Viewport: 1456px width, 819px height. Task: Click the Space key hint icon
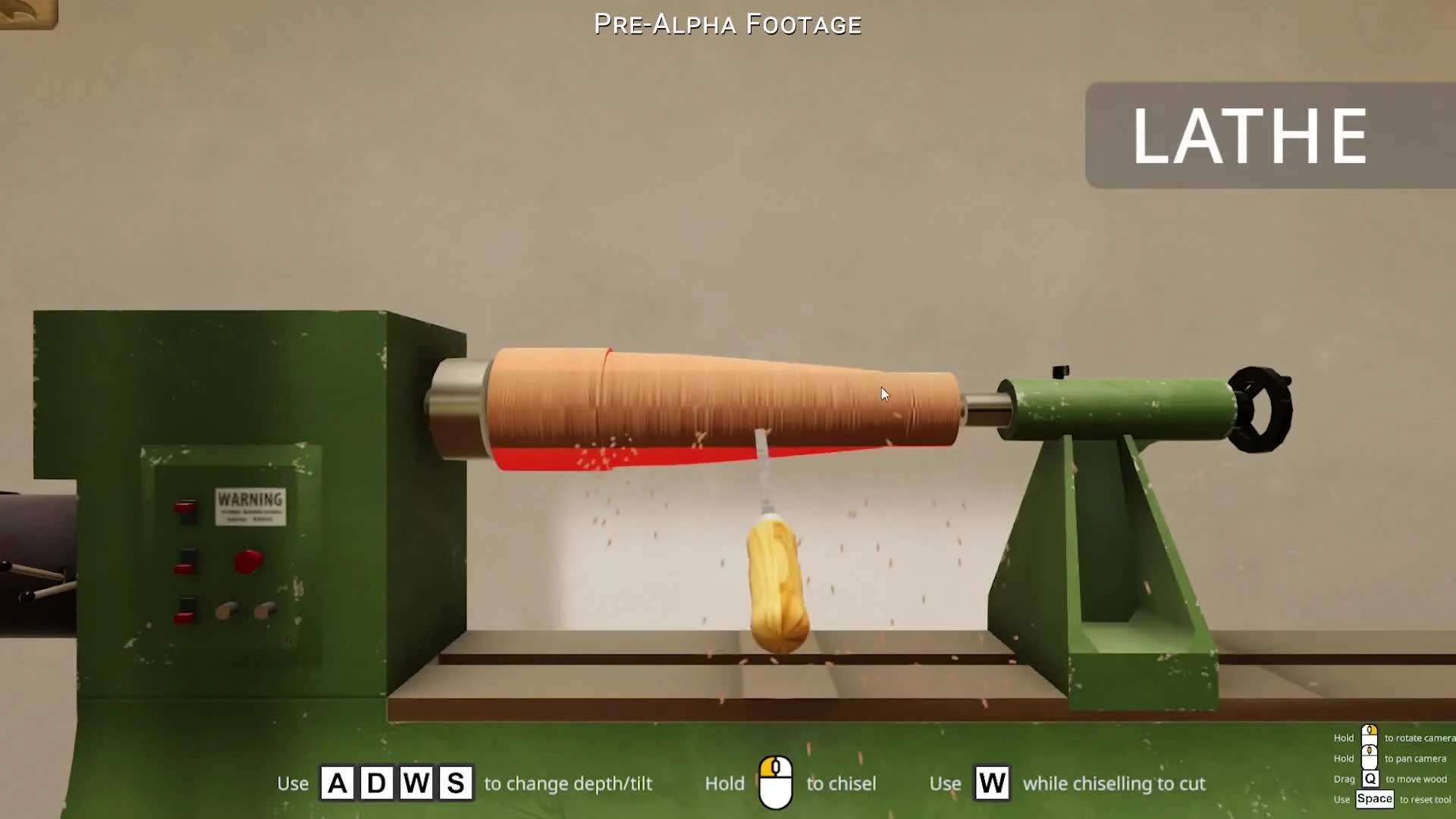click(1375, 799)
